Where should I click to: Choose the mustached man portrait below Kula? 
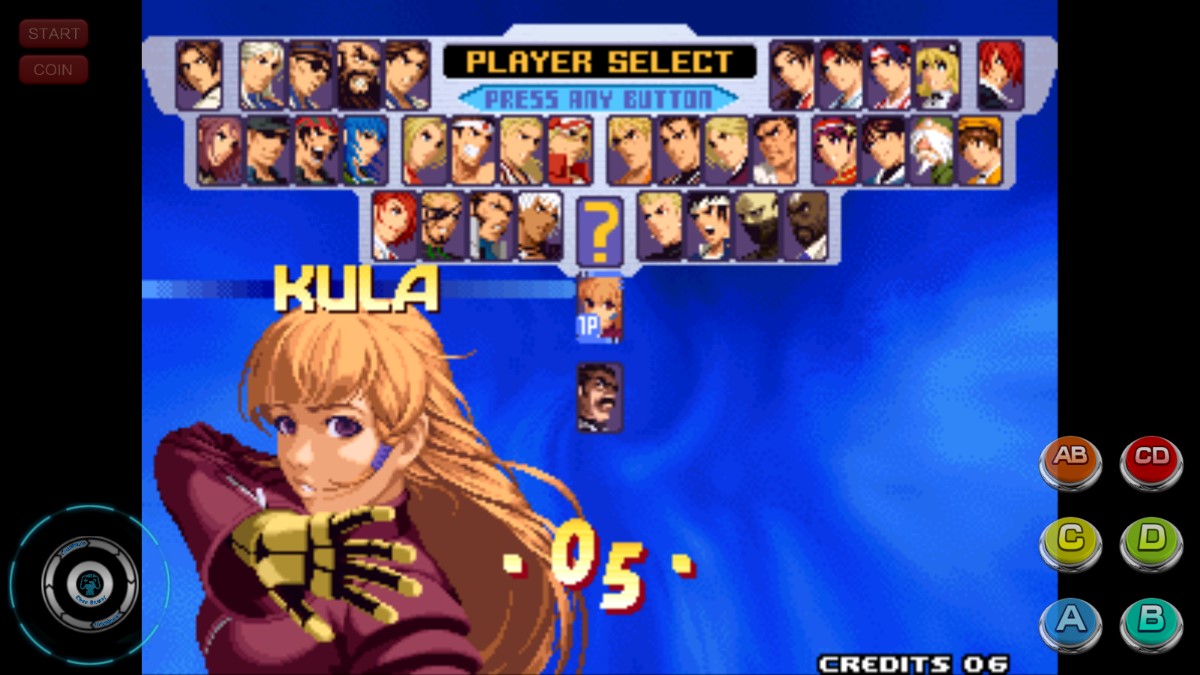599,396
